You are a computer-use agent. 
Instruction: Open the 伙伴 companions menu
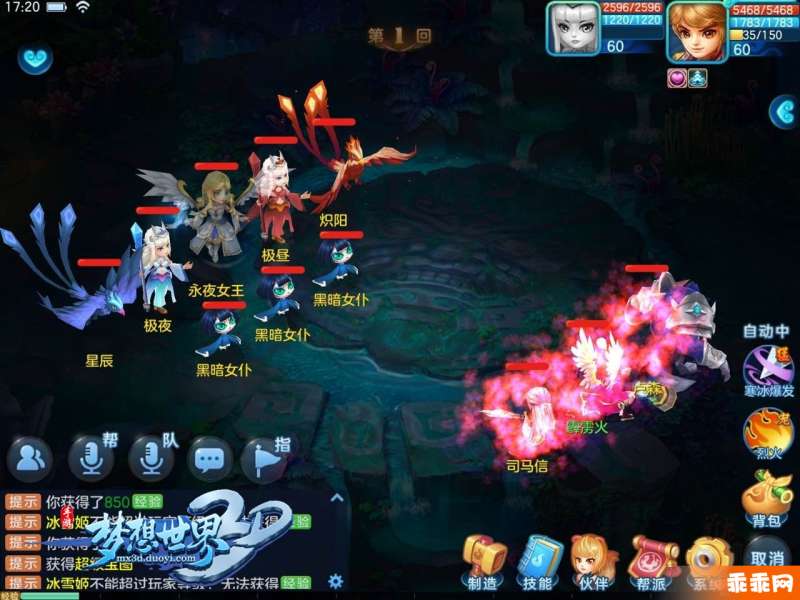click(x=593, y=560)
